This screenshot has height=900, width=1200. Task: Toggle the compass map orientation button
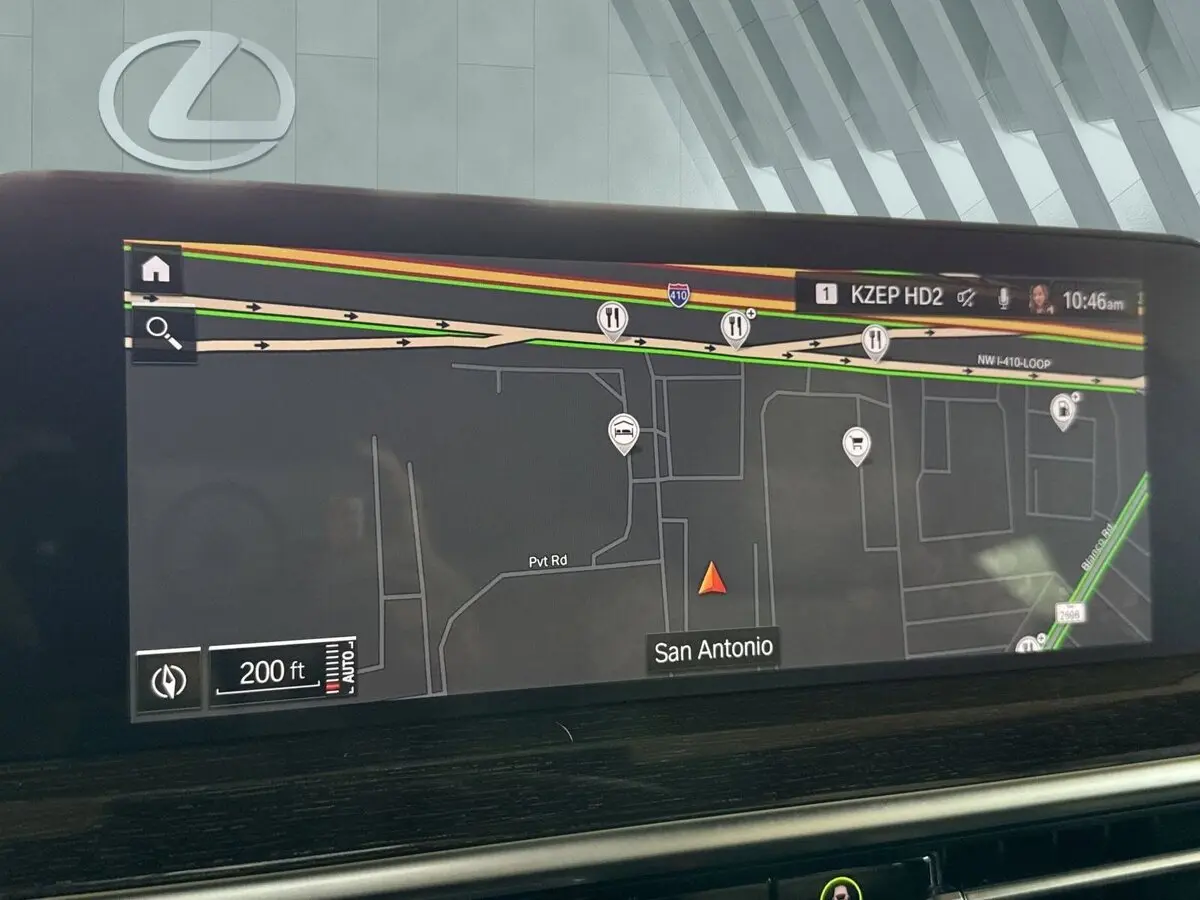(x=168, y=681)
